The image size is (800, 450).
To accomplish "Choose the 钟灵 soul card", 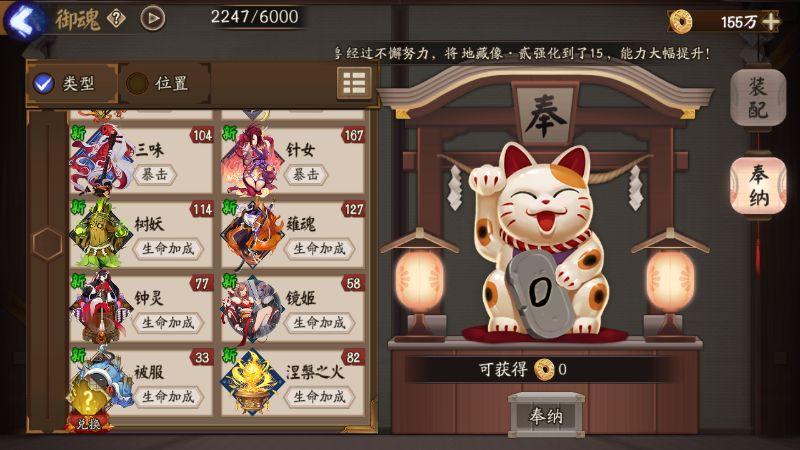I will (x=143, y=308).
